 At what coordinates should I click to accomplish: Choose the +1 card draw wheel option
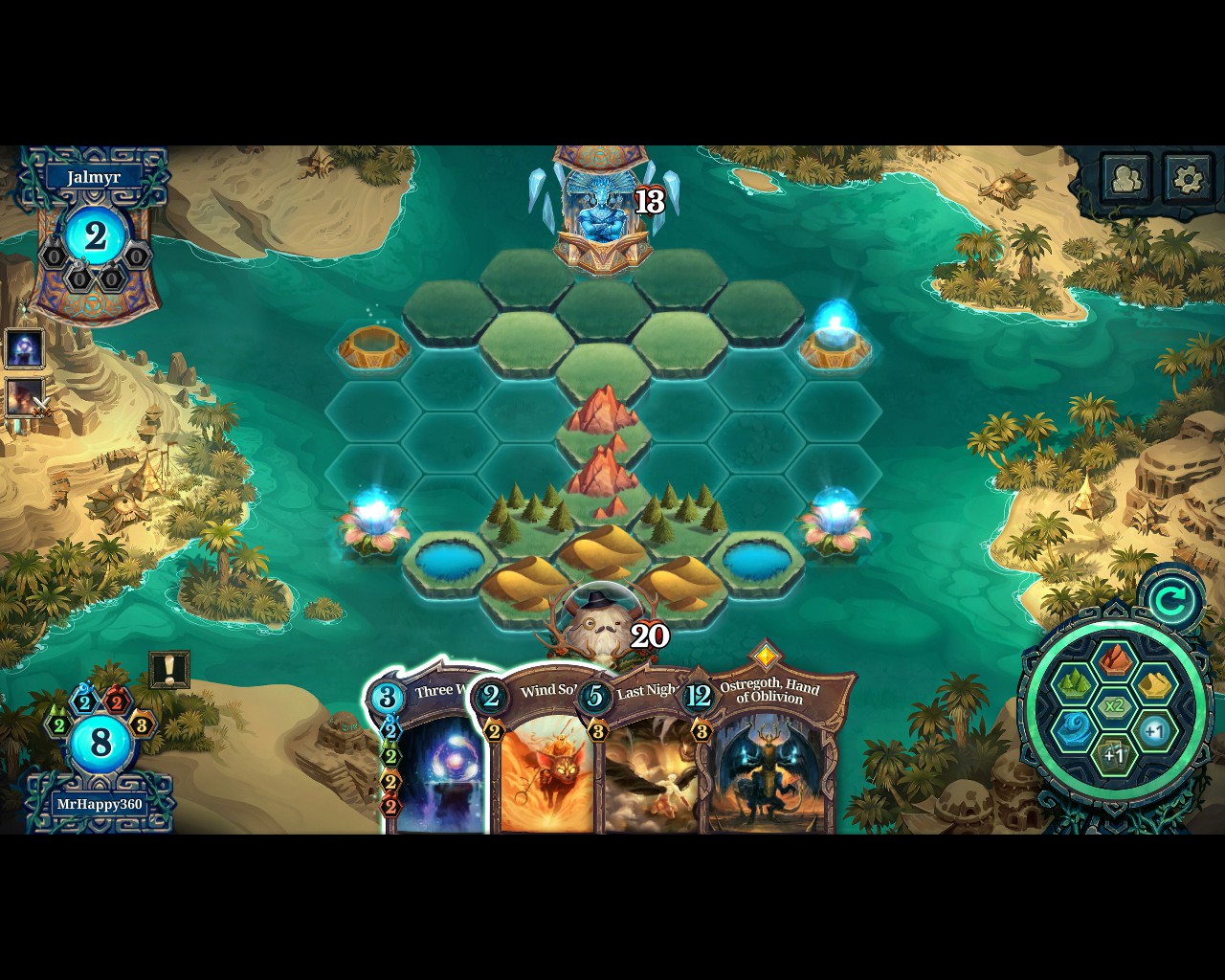pos(1114,753)
